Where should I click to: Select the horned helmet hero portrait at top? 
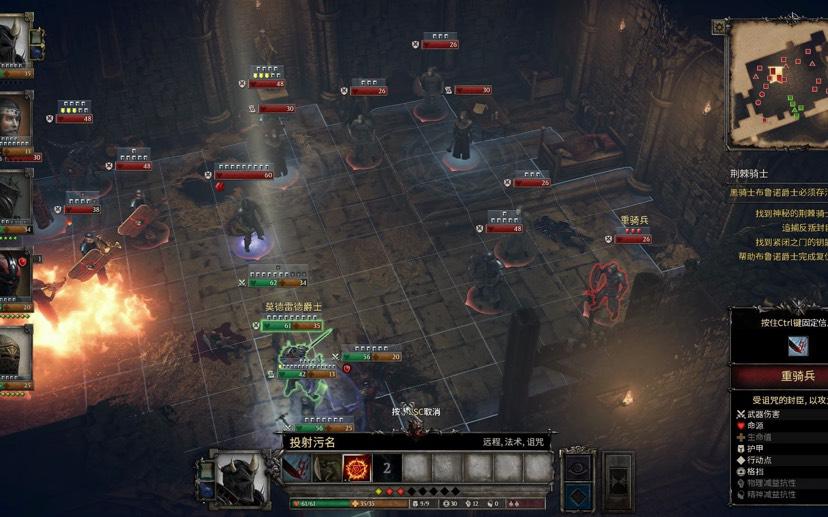pyautogui.click(x=15, y=42)
